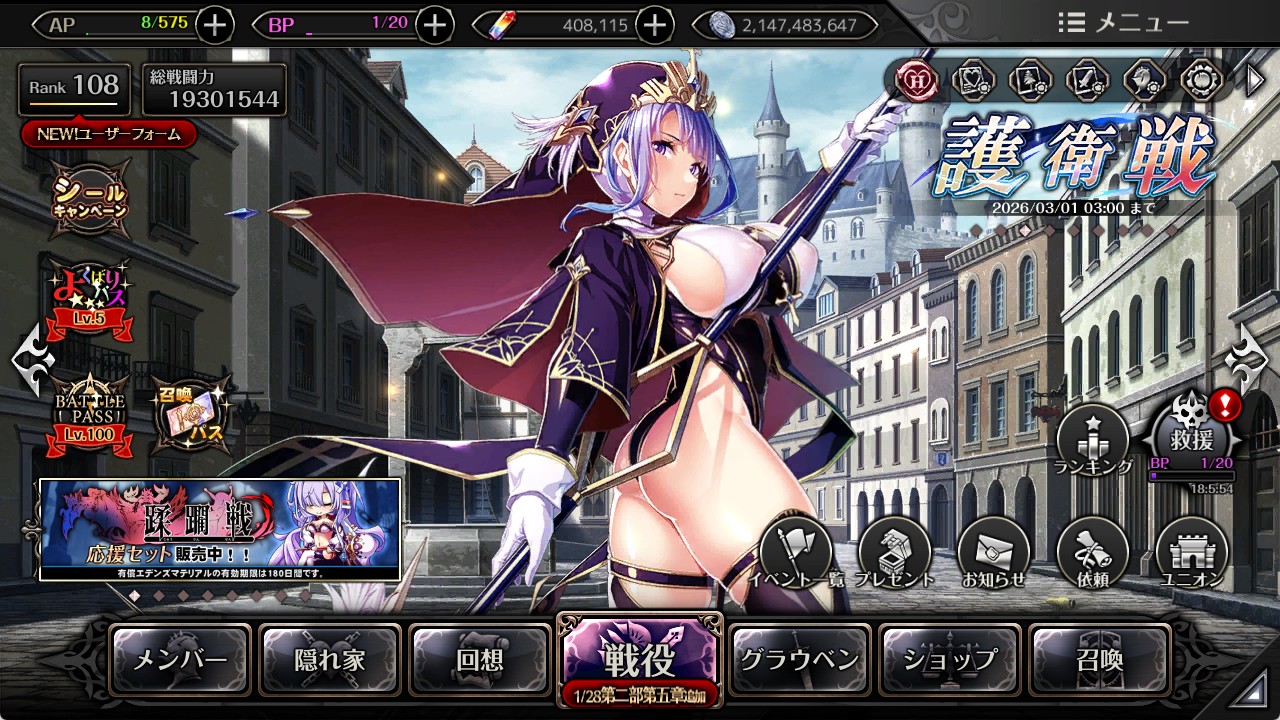The height and width of the screenshot is (720, 1280).
Task: Open the メンバー screen
Action: (180, 660)
